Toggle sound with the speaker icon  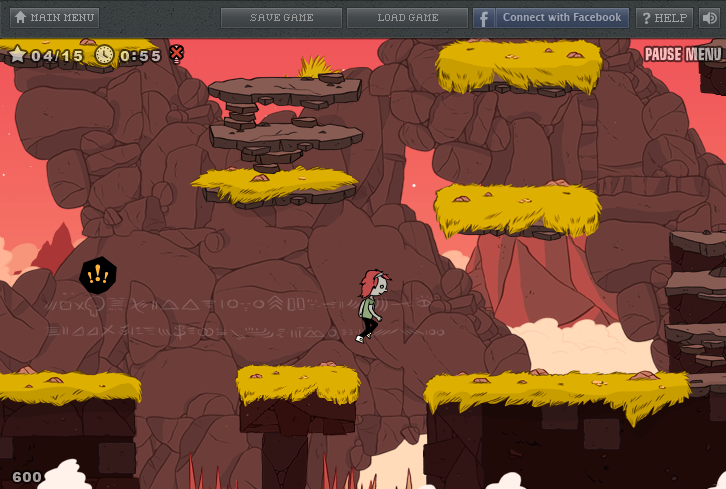tap(709, 18)
